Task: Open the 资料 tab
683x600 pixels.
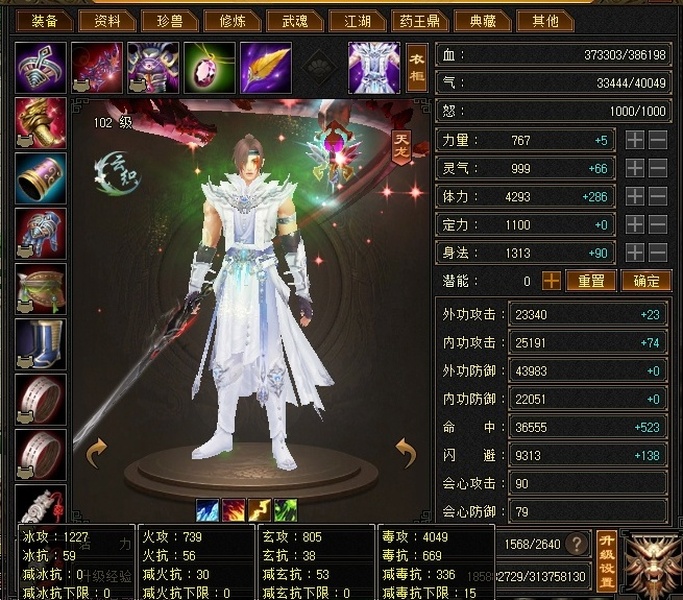Action: pyautogui.click(x=107, y=20)
